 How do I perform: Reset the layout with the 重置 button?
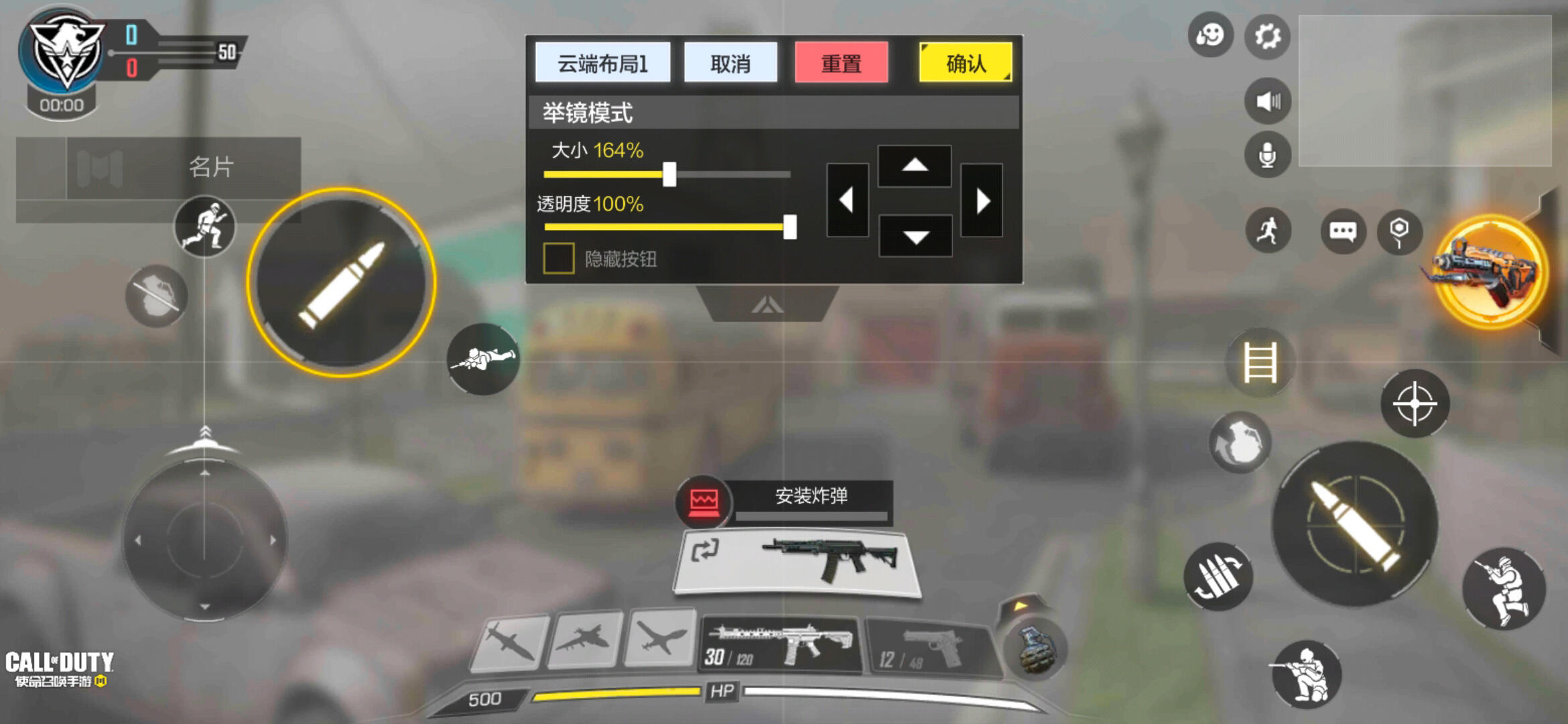842,62
